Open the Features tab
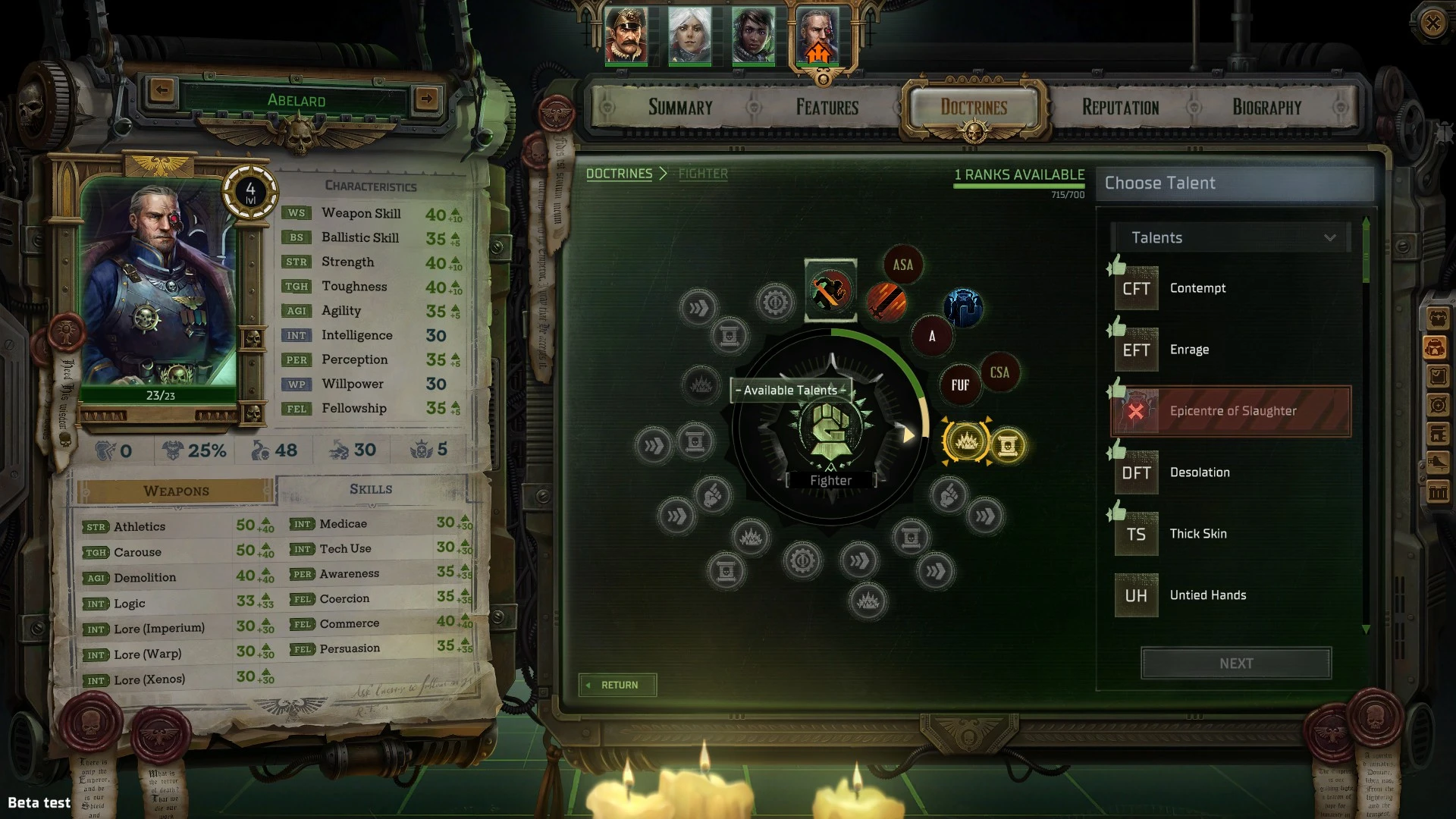 827,108
